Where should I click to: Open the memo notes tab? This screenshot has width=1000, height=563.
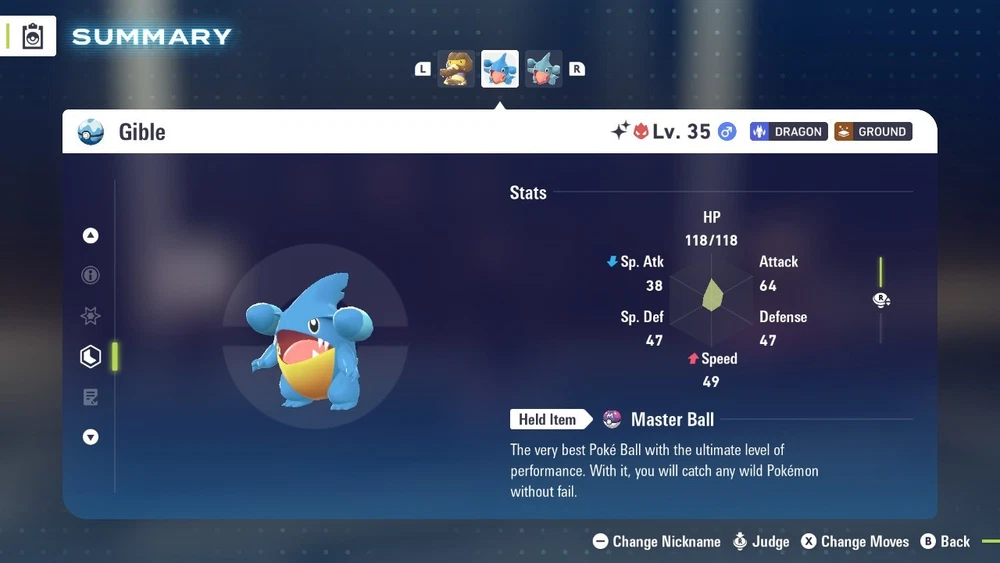click(91, 397)
